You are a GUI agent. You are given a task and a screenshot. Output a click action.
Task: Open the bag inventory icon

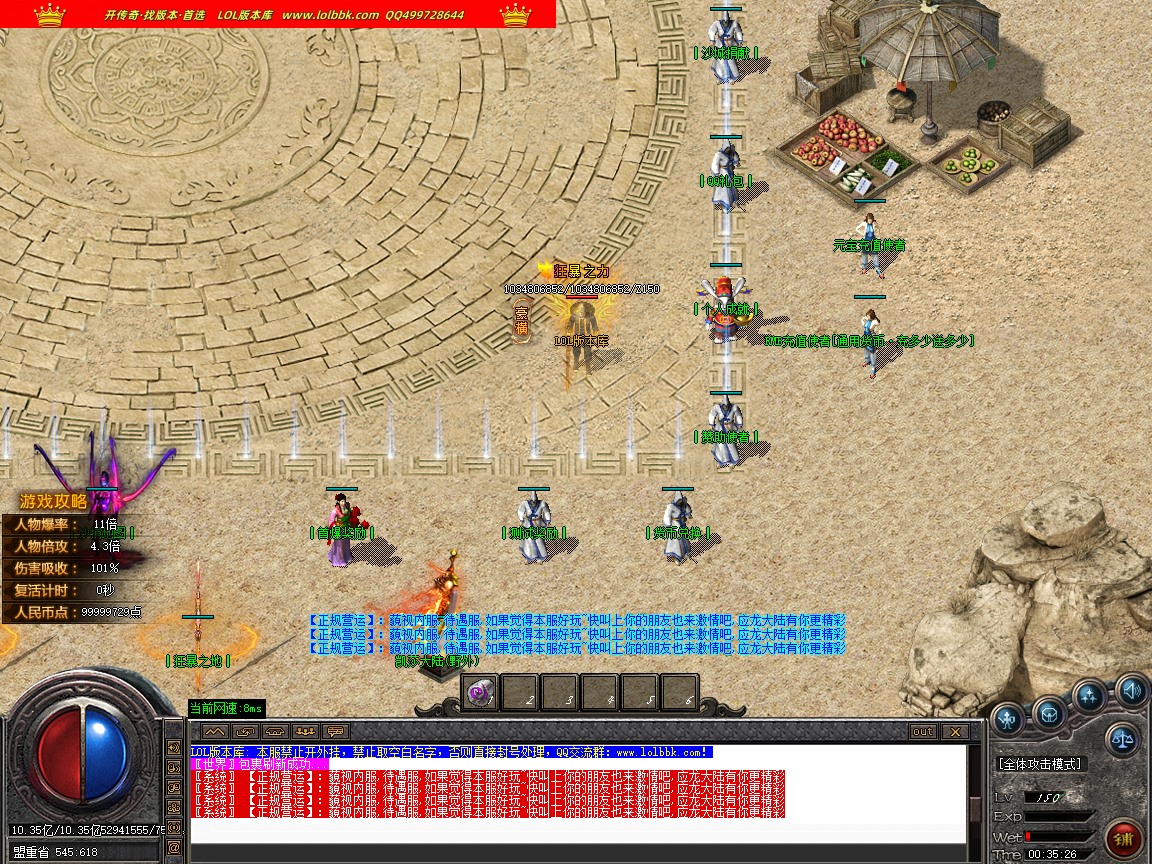1049,712
